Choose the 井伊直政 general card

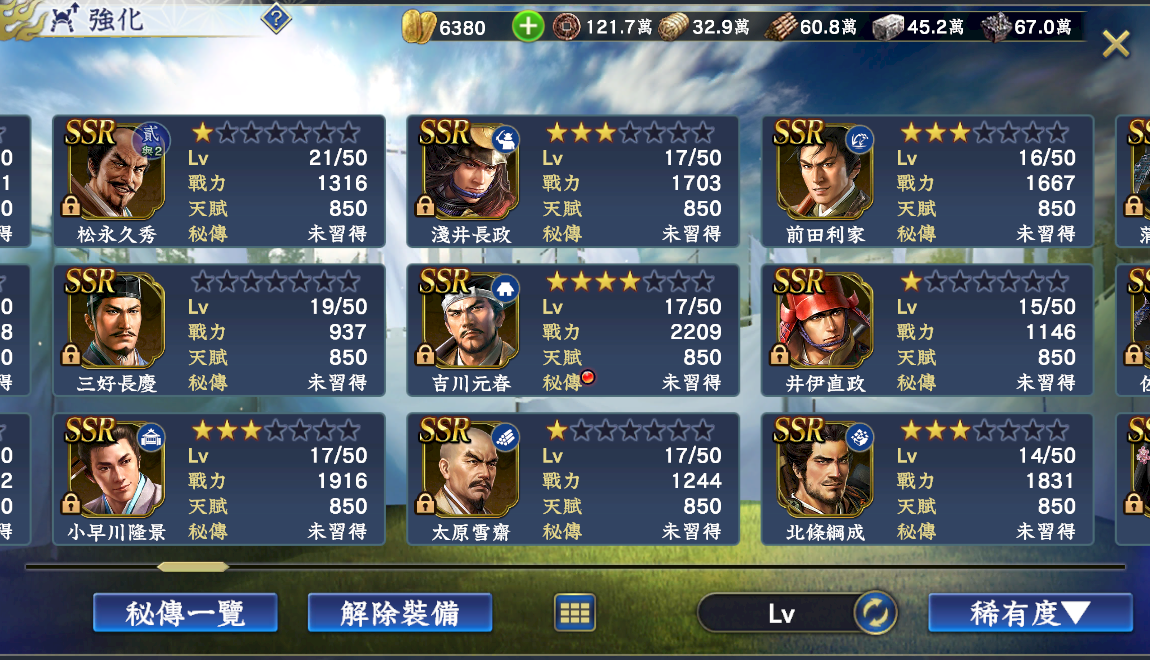(927, 330)
